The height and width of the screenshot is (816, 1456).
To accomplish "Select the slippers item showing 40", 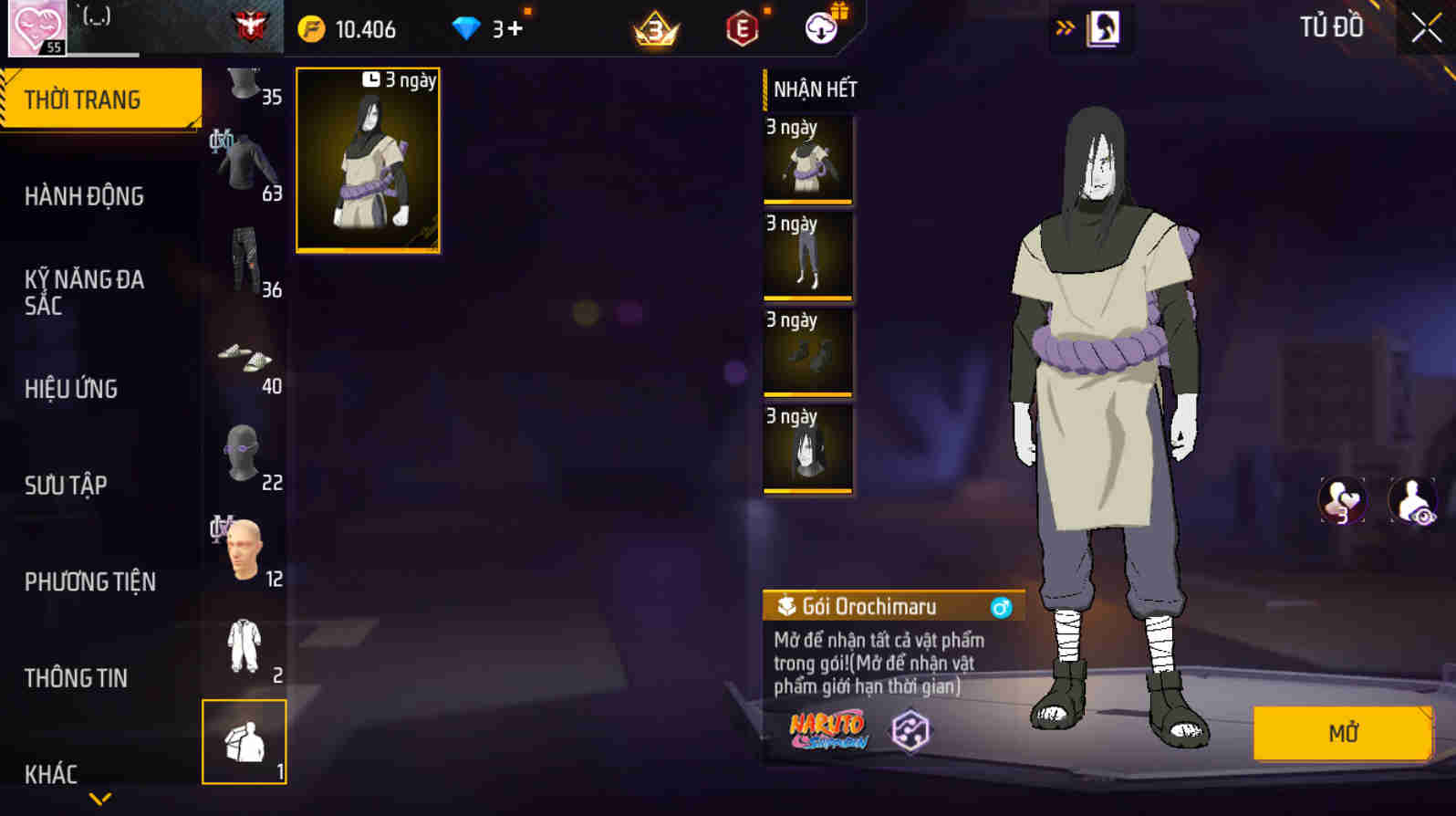I will click(246, 356).
